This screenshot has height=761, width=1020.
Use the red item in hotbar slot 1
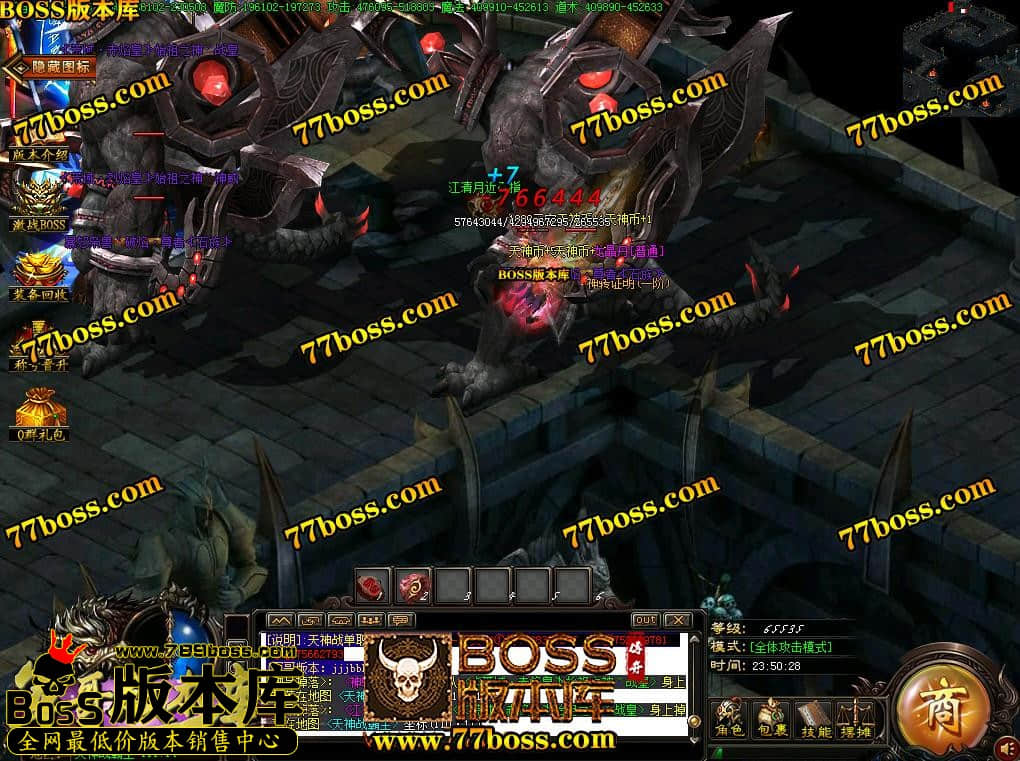tap(373, 585)
